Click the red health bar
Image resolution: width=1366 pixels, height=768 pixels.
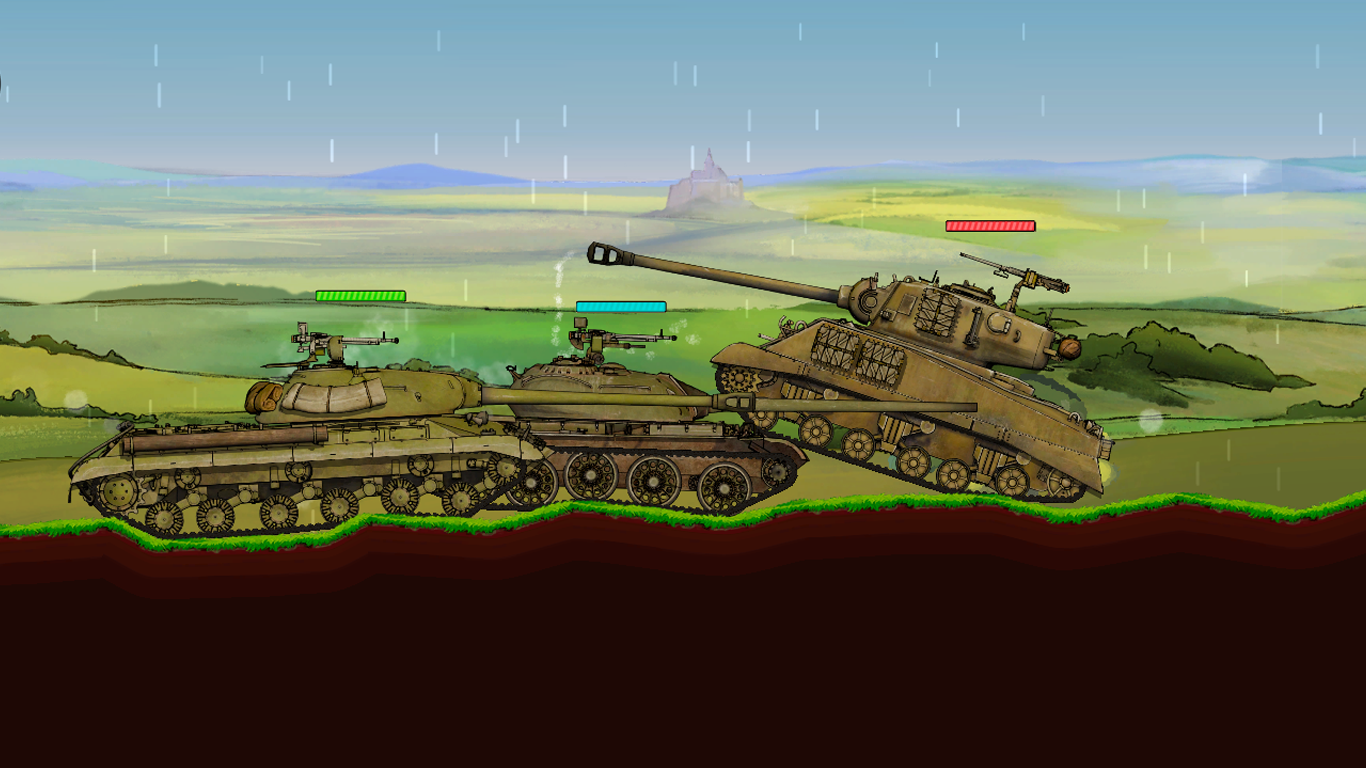(989, 227)
